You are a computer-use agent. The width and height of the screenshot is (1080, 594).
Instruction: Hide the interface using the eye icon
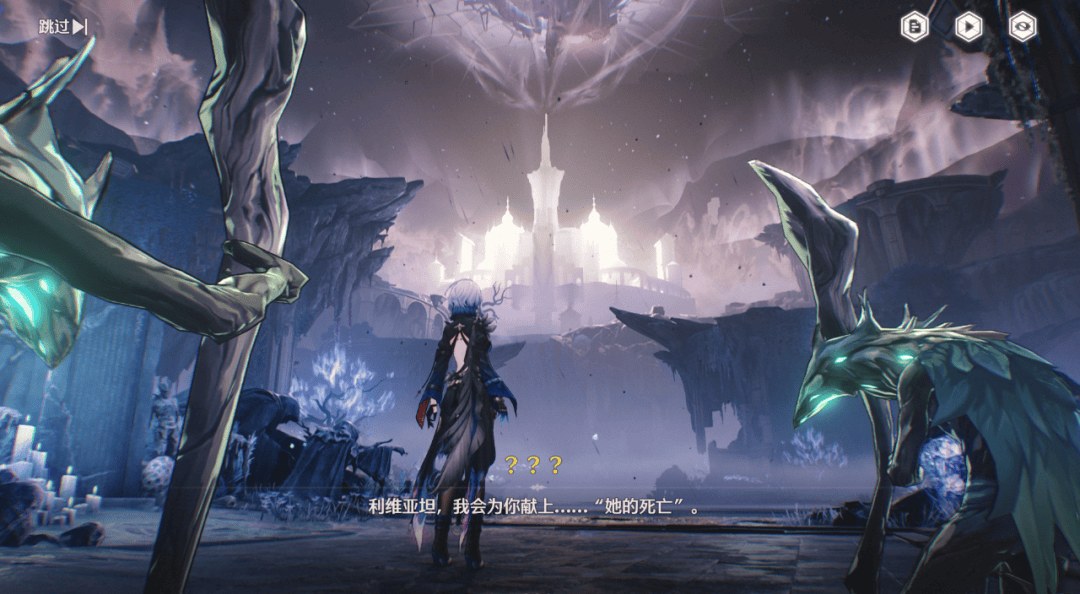tap(1022, 27)
